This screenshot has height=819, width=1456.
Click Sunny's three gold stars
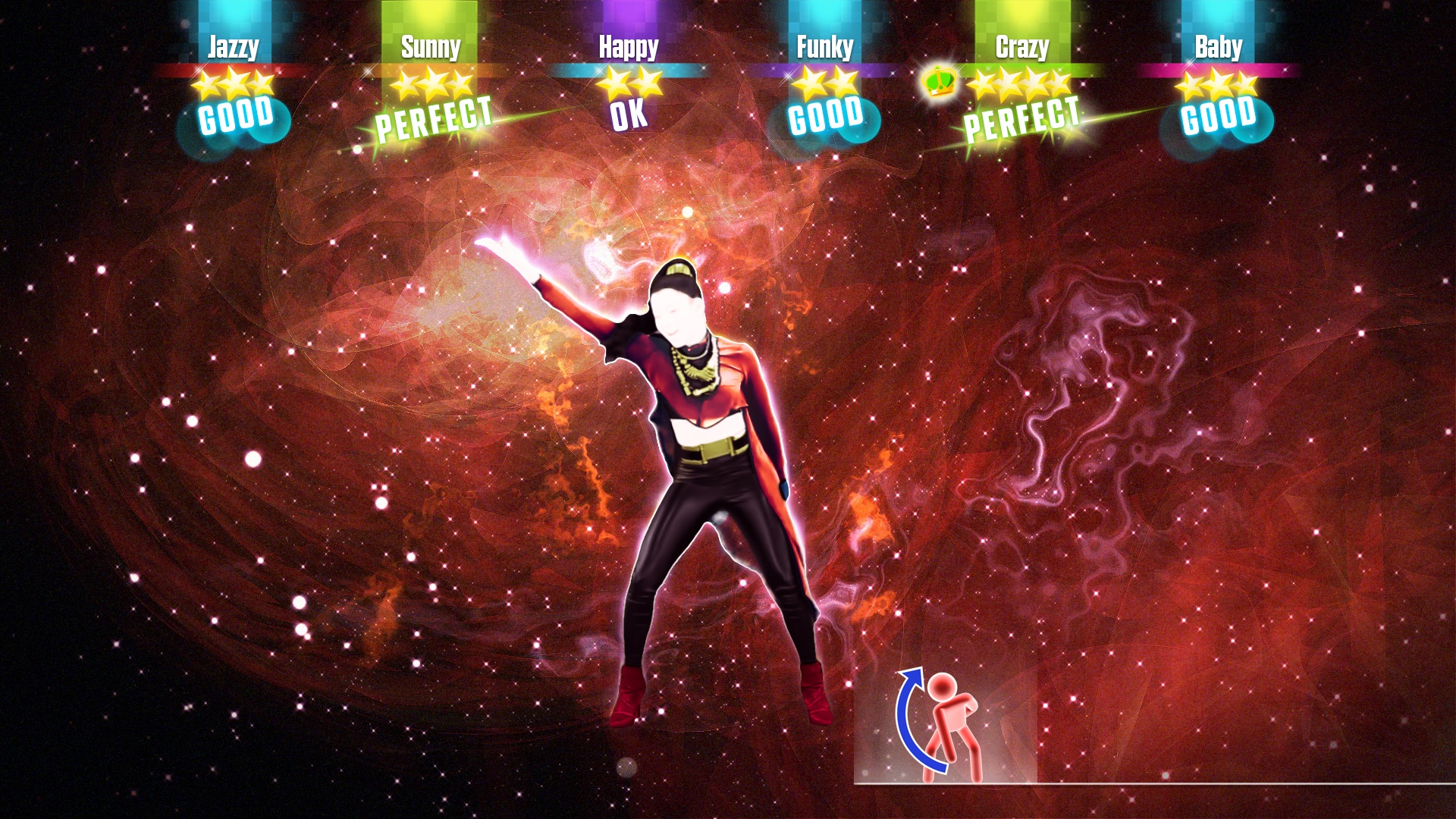point(428,86)
